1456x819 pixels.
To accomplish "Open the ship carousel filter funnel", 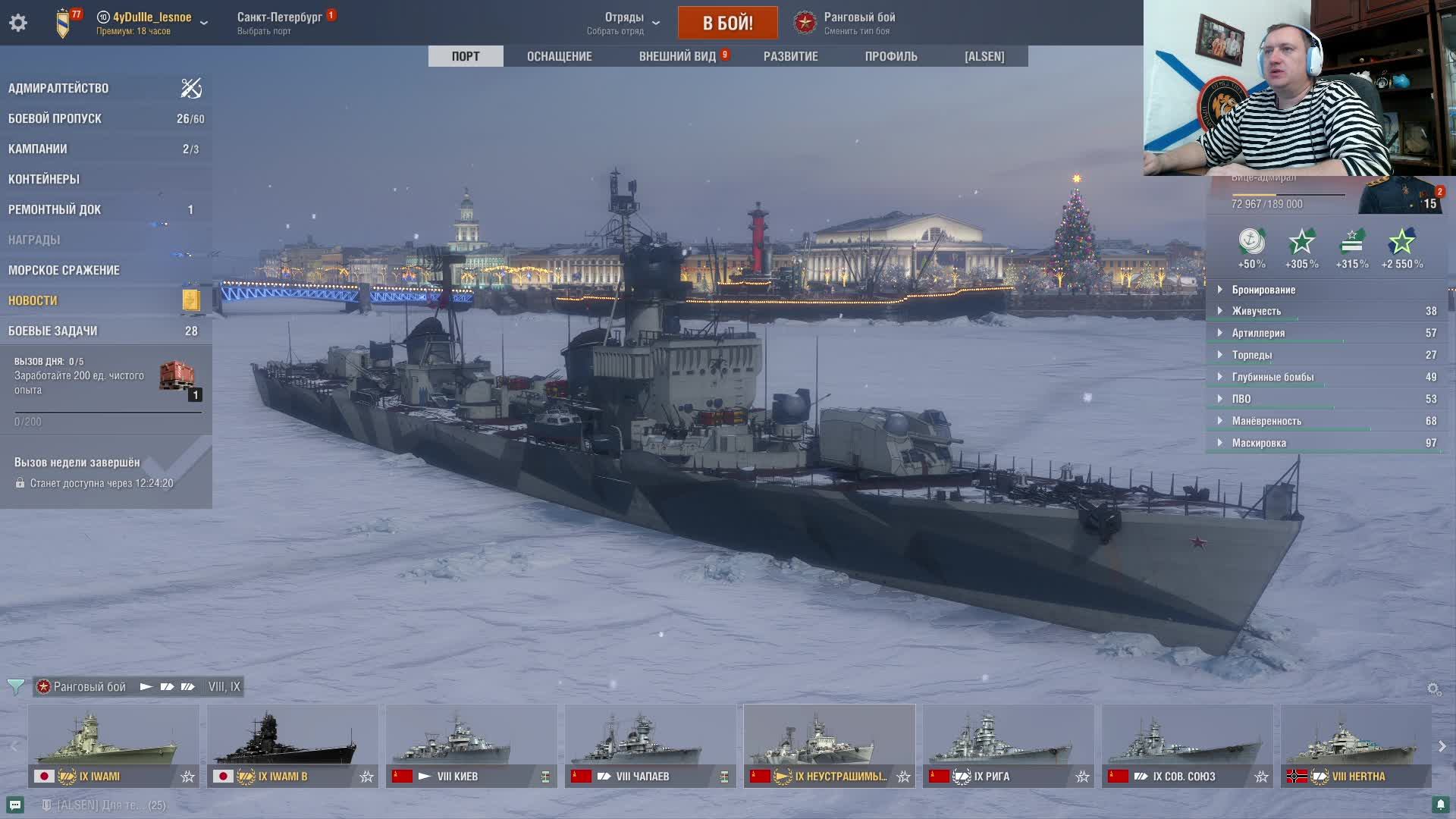I will pos(15,687).
